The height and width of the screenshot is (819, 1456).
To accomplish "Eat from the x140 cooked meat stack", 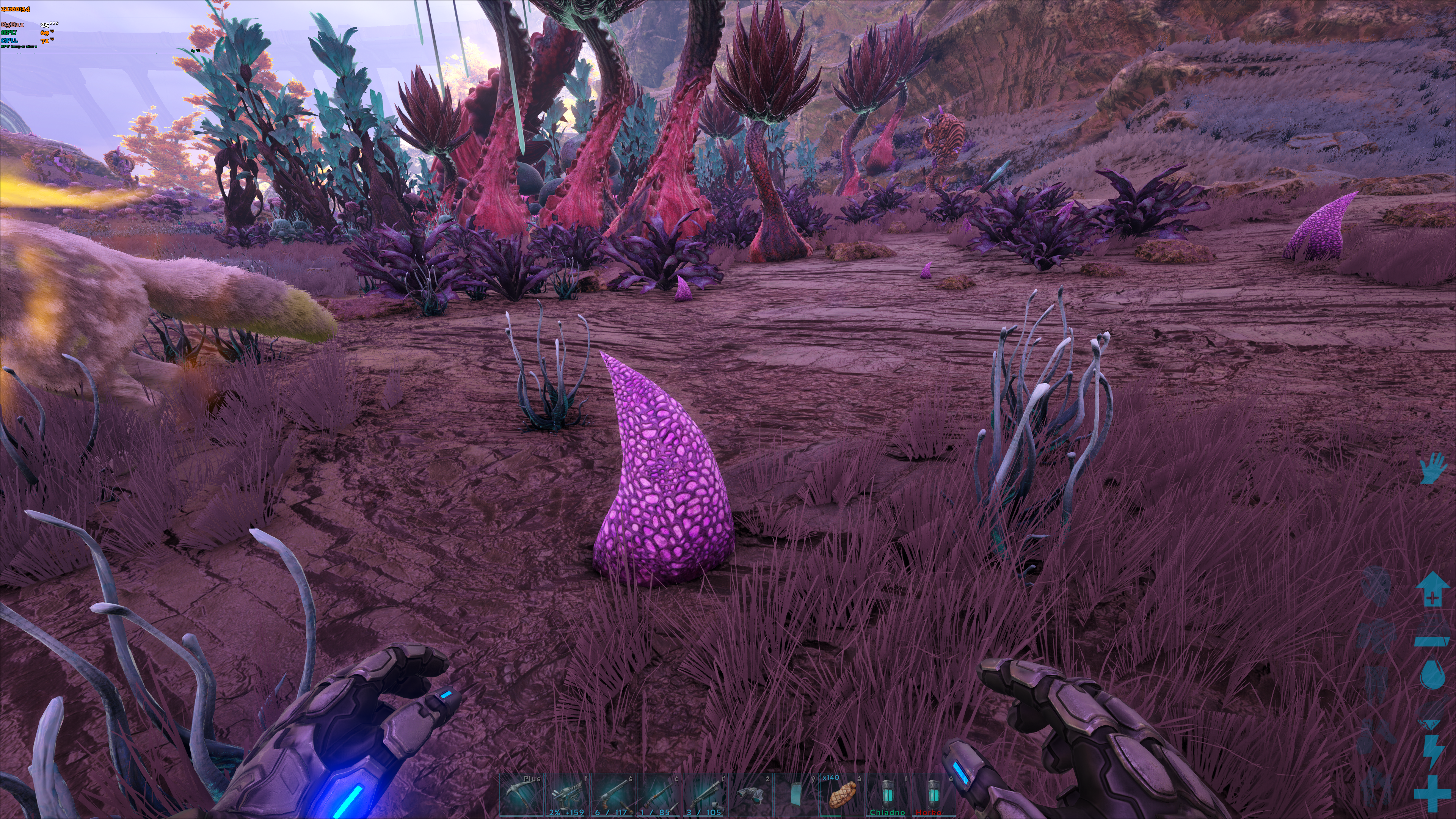I will tap(842, 795).
